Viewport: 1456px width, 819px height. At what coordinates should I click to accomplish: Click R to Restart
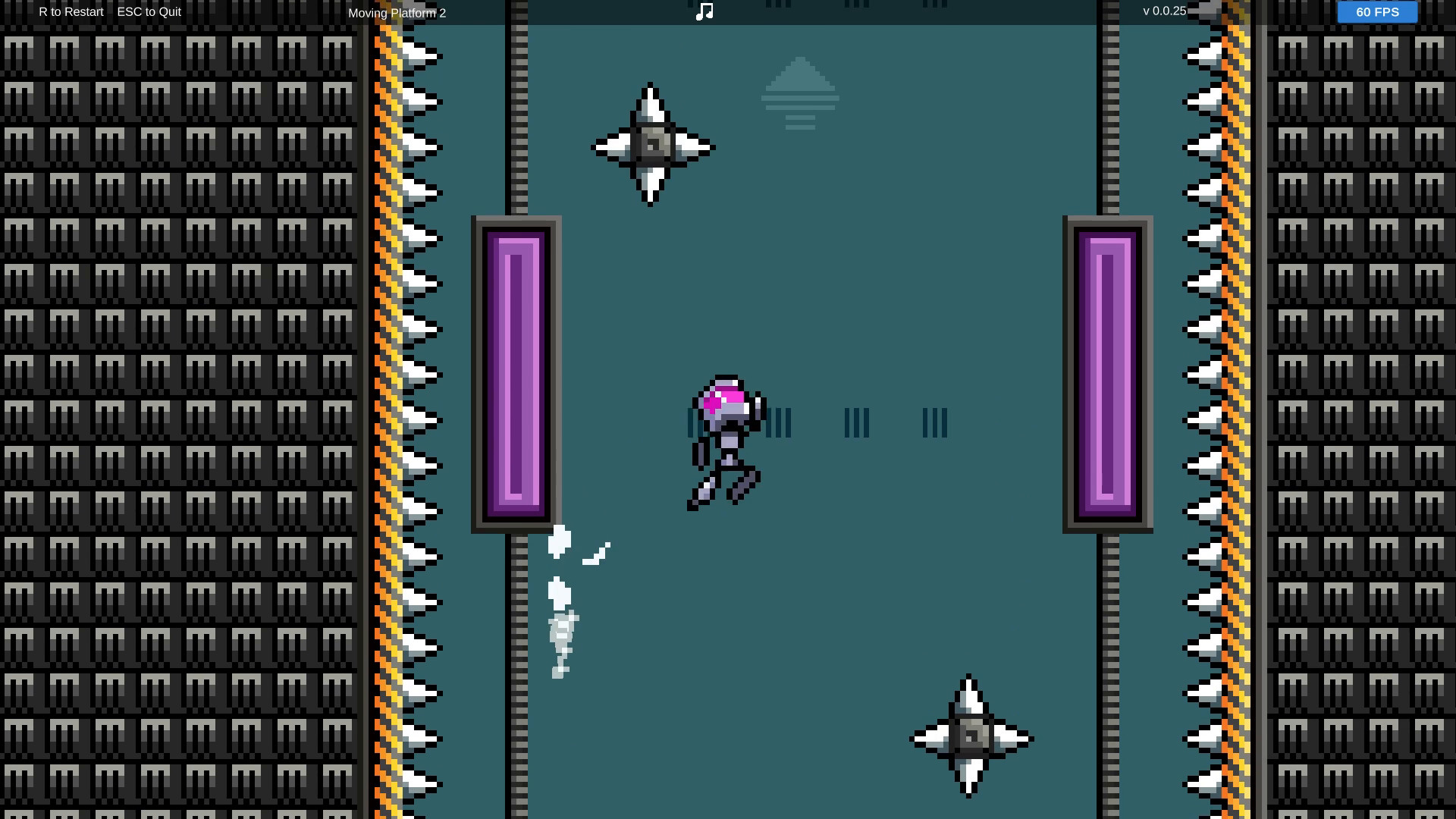[71, 11]
